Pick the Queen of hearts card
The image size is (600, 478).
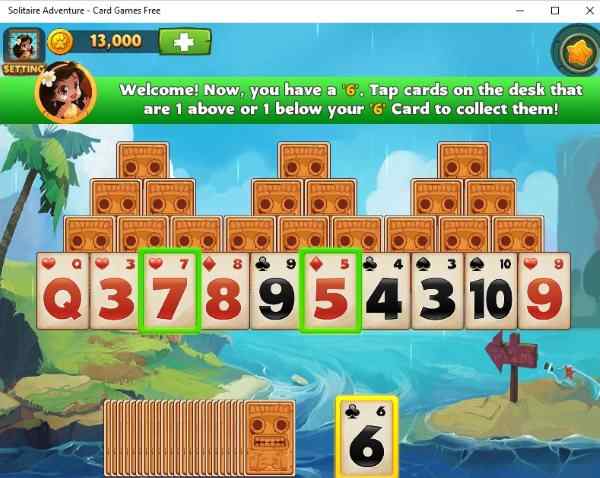63,292
